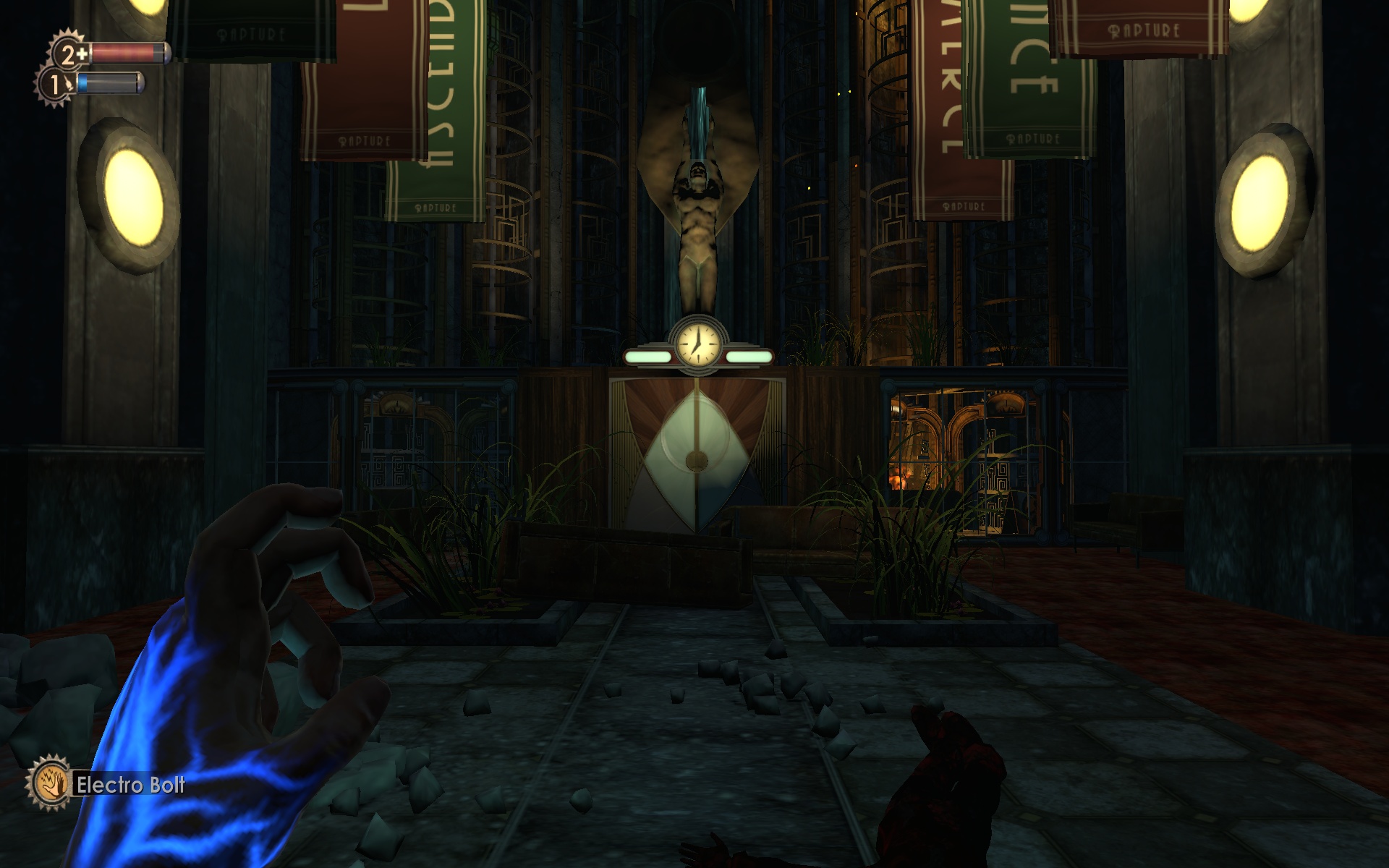Click the plus symbol on the health counter
Image resolution: width=1389 pixels, height=868 pixels.
(x=83, y=52)
